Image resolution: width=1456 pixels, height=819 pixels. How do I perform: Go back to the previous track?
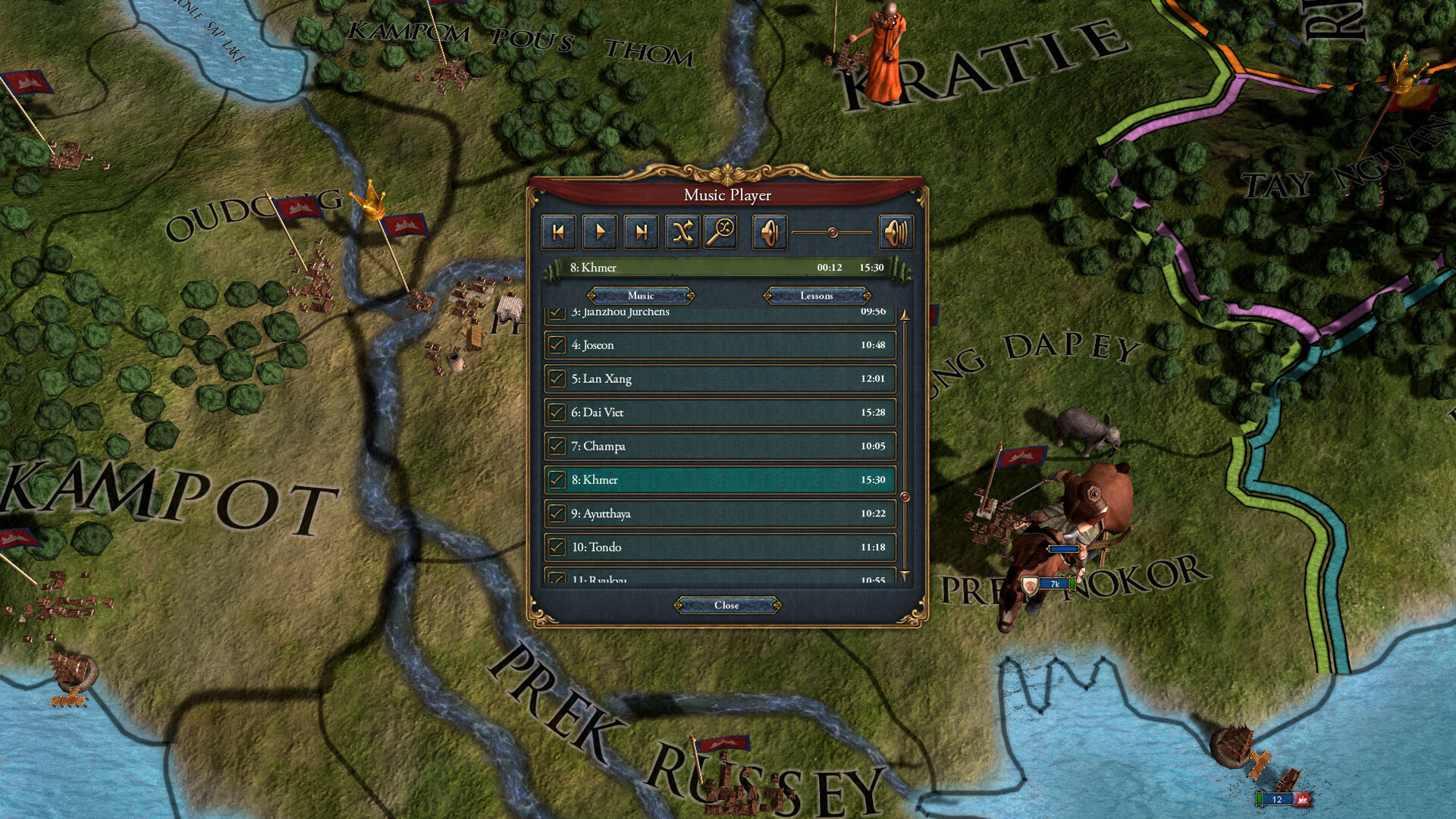point(557,232)
